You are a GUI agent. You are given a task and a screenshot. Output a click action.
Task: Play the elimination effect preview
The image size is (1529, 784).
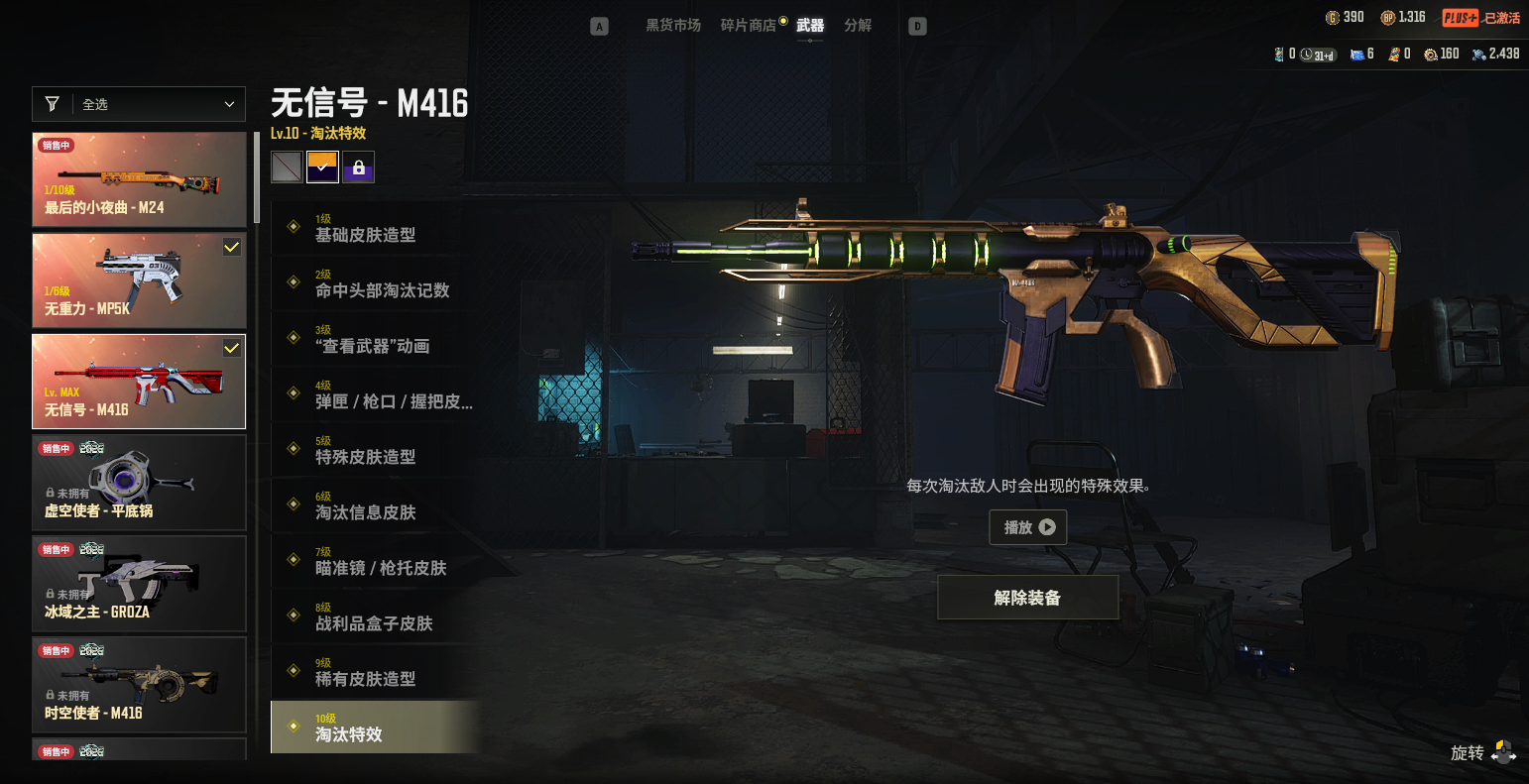click(1028, 527)
